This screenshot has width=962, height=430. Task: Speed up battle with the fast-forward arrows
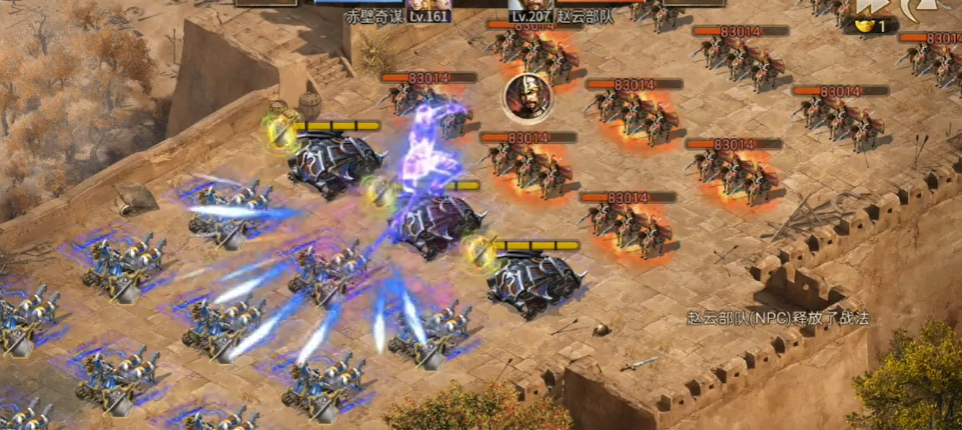click(869, 8)
